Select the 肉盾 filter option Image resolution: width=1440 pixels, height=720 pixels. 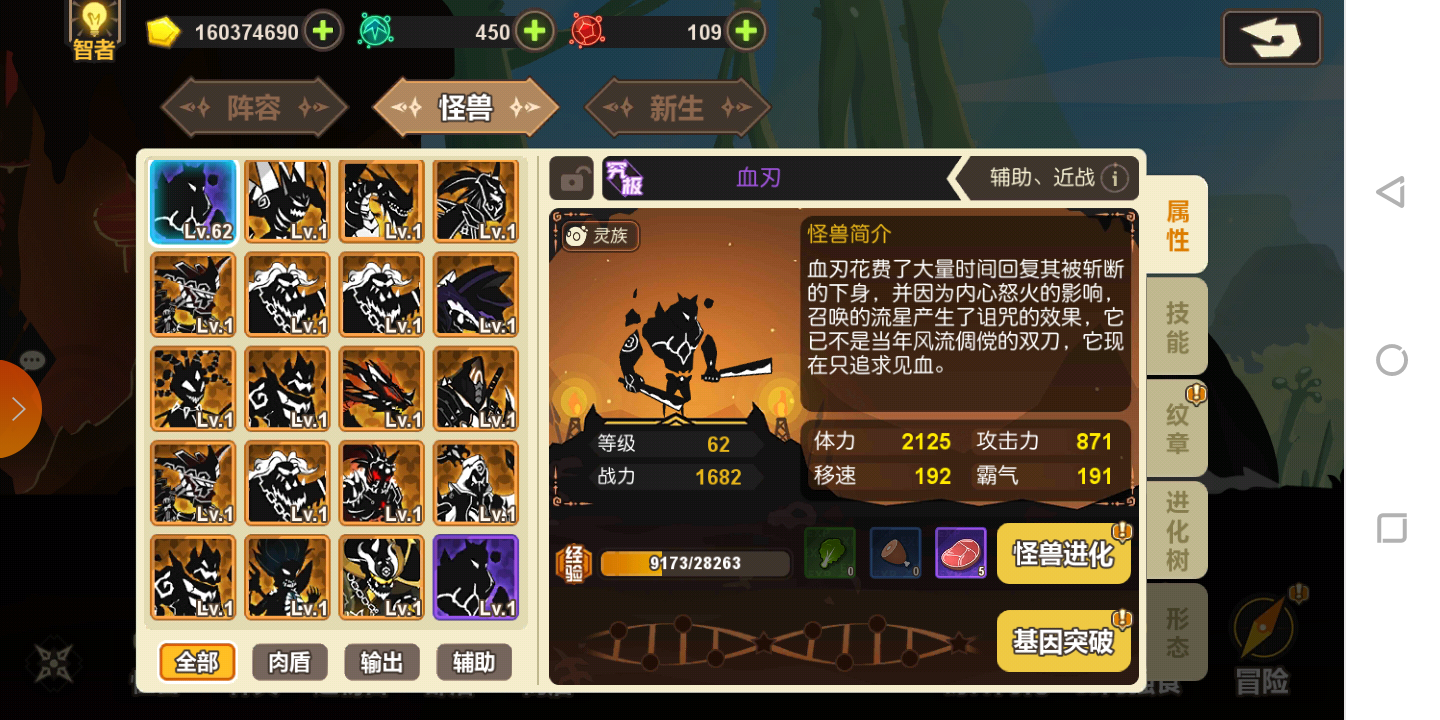289,662
